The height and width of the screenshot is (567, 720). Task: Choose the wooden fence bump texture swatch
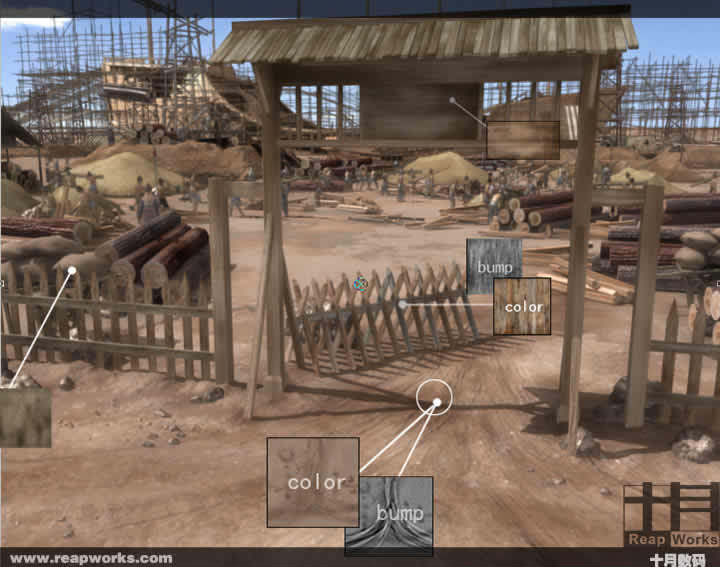492,264
